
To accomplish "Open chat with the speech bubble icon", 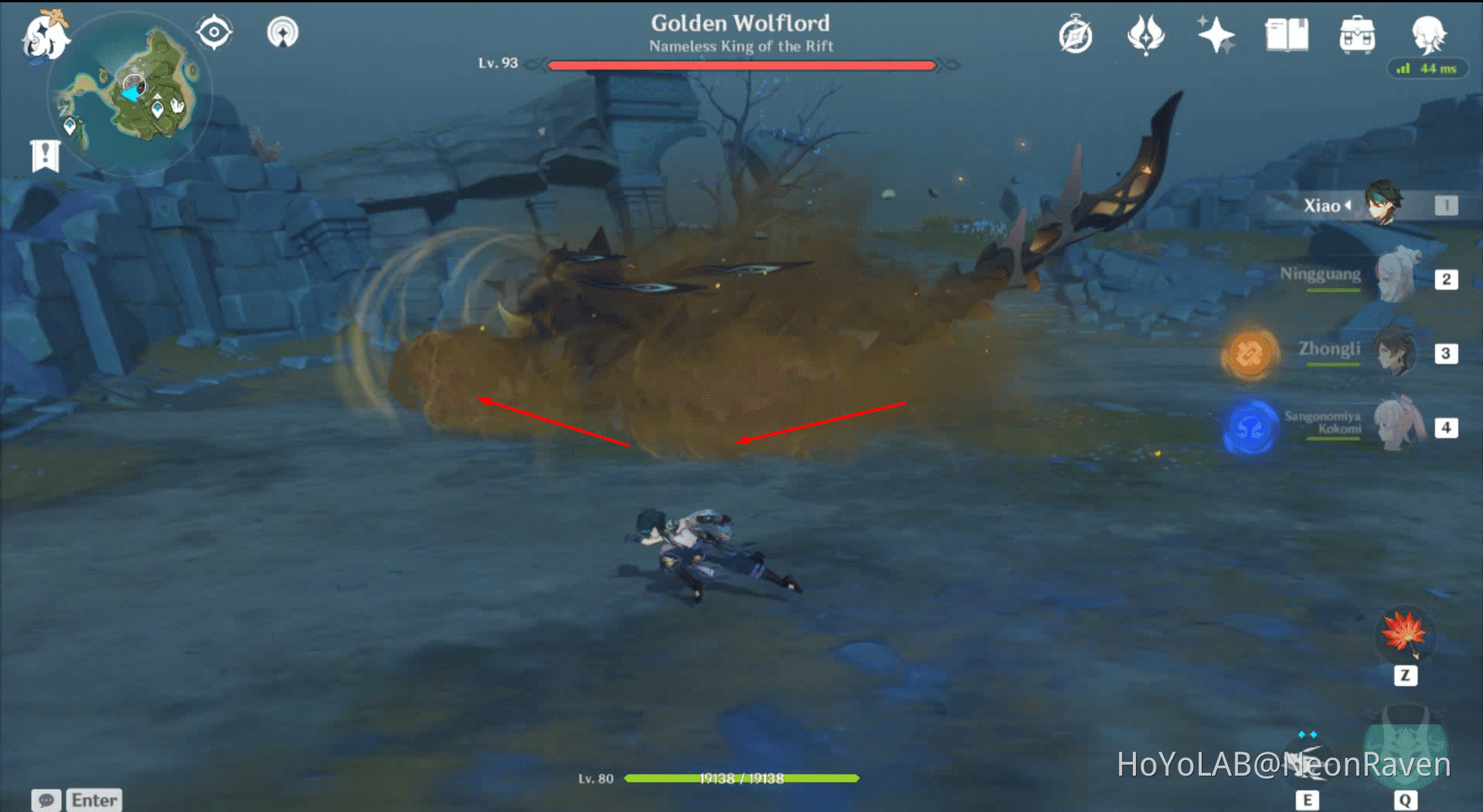I will point(47,801).
